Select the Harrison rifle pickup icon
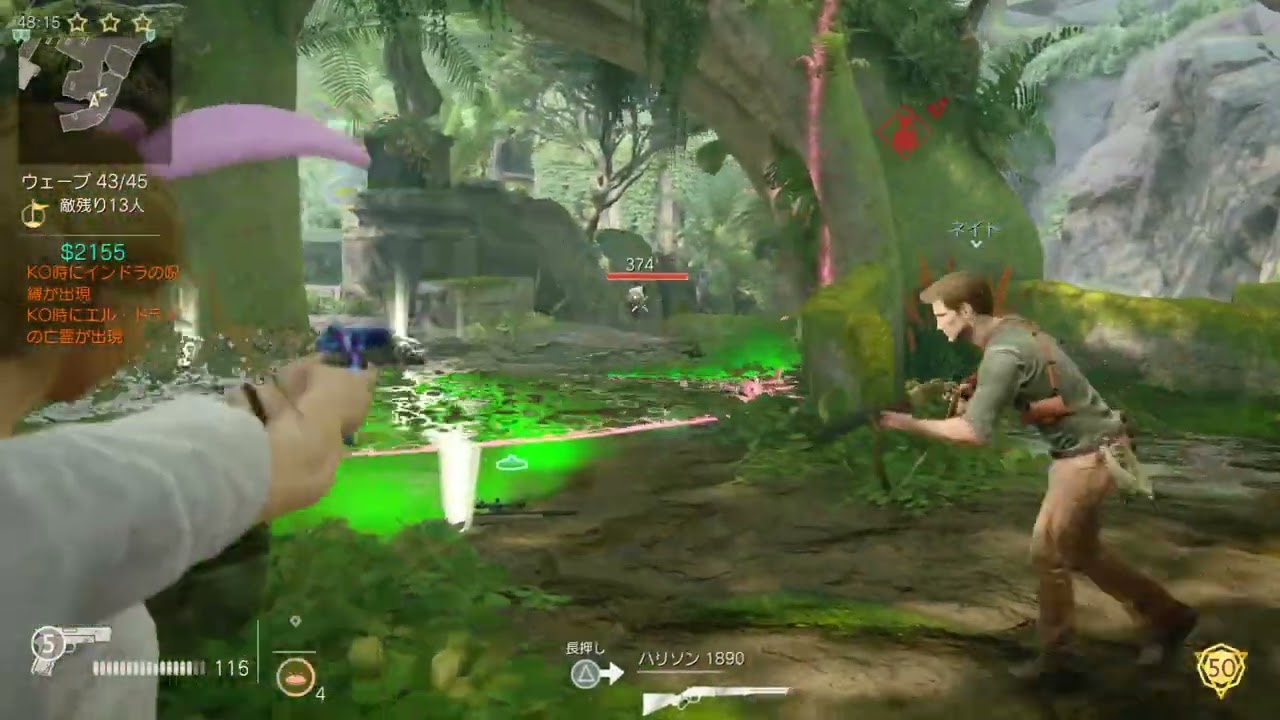The height and width of the screenshot is (720, 1280). click(x=714, y=697)
